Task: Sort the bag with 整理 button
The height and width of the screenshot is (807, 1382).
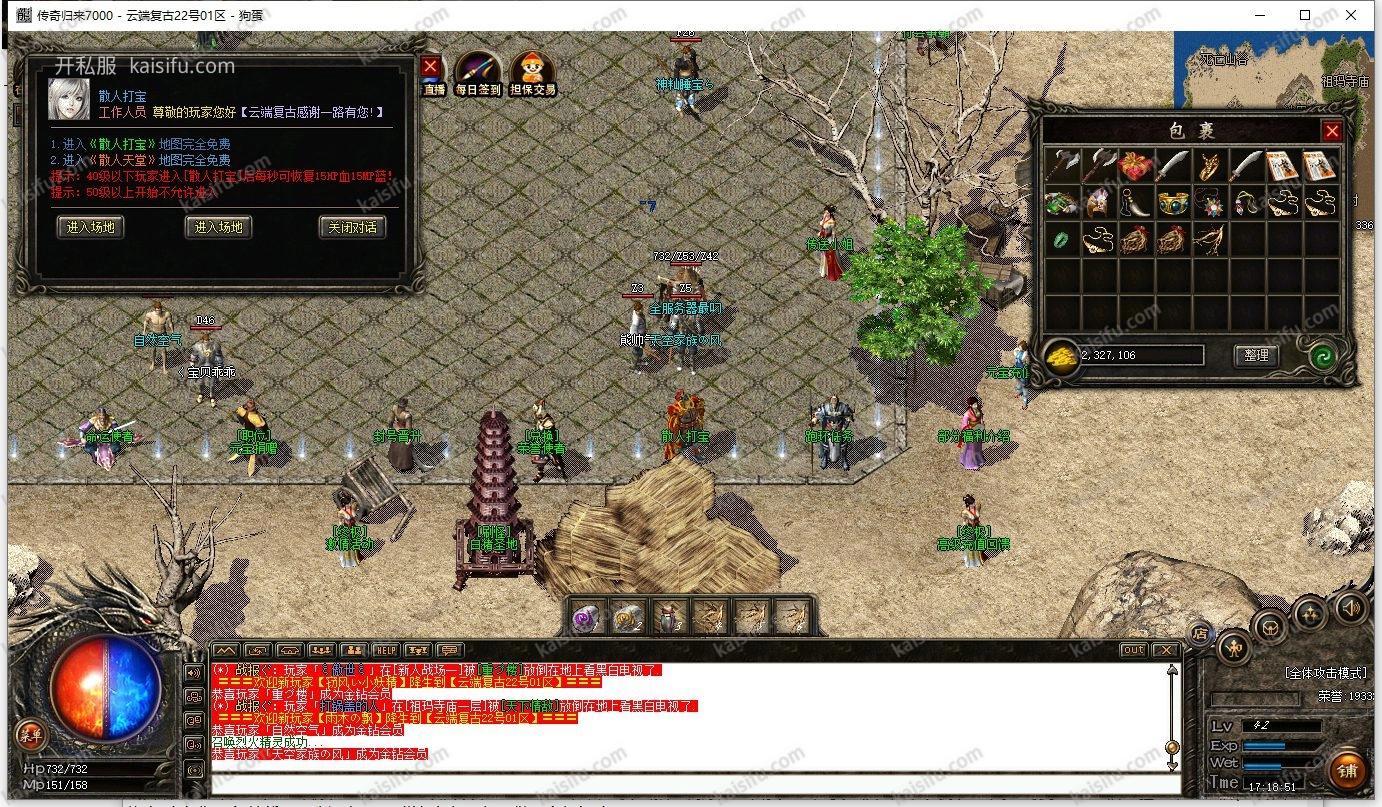Action: coord(1256,355)
